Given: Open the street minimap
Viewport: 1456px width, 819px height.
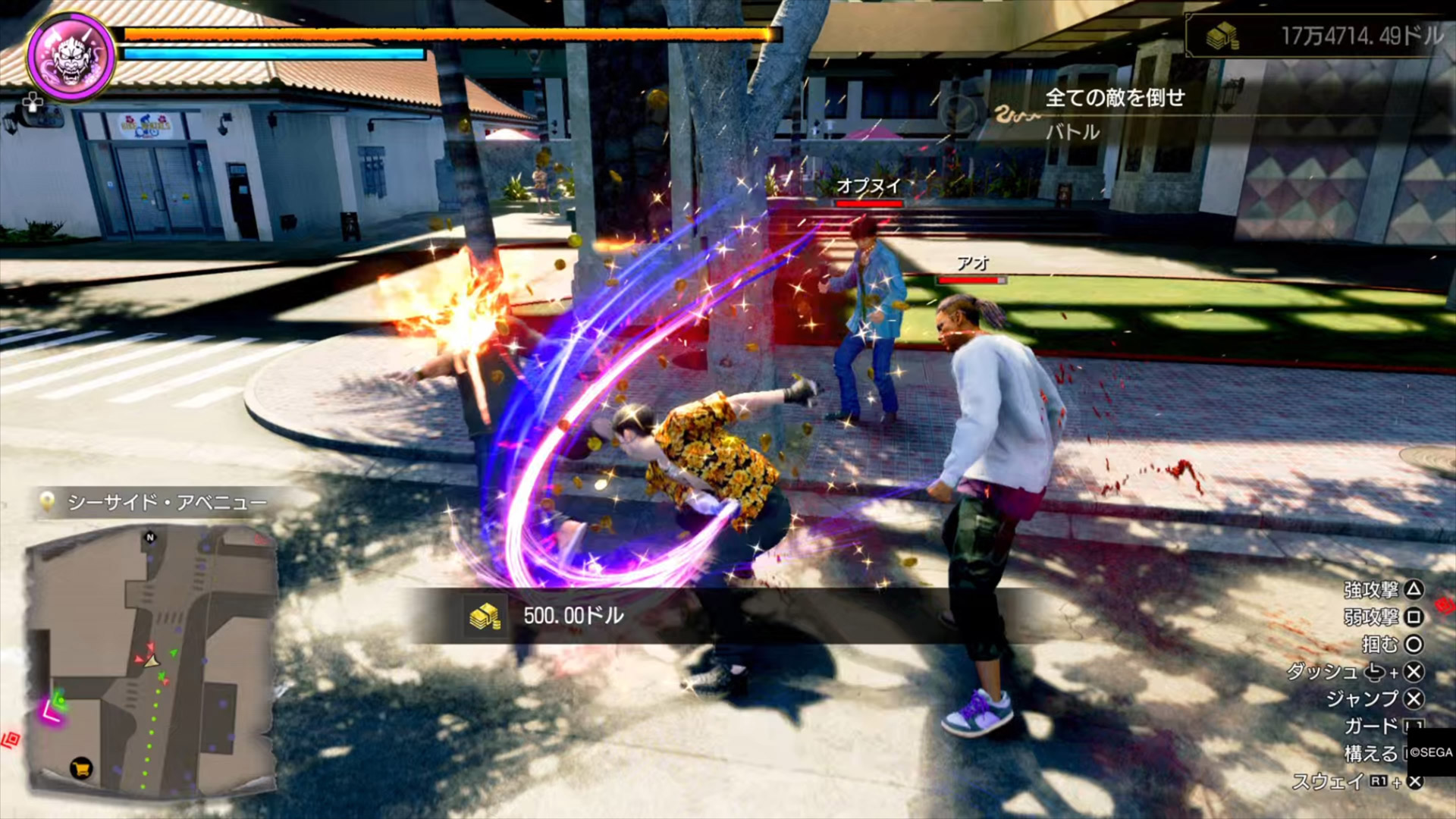Looking at the screenshot, I should (x=151, y=660).
